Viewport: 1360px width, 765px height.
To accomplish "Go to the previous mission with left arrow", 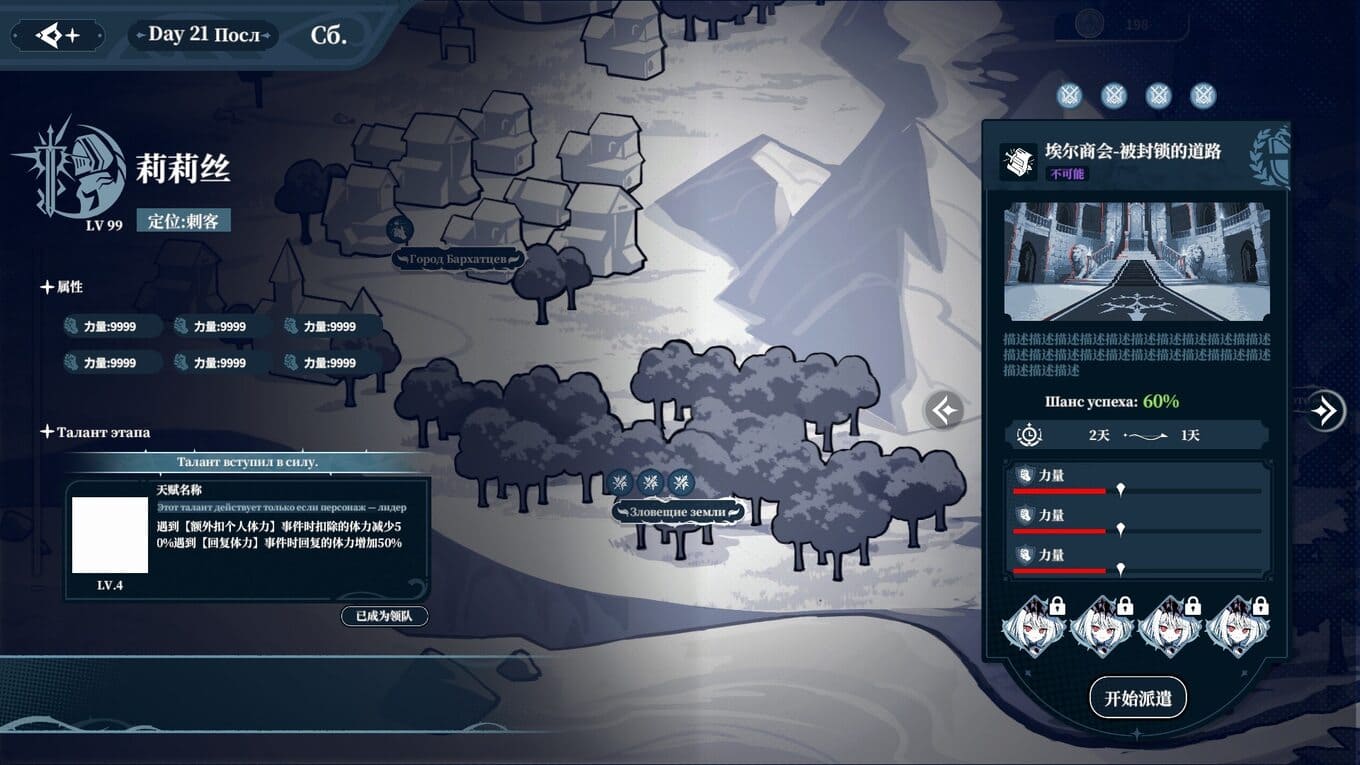I will [x=944, y=410].
